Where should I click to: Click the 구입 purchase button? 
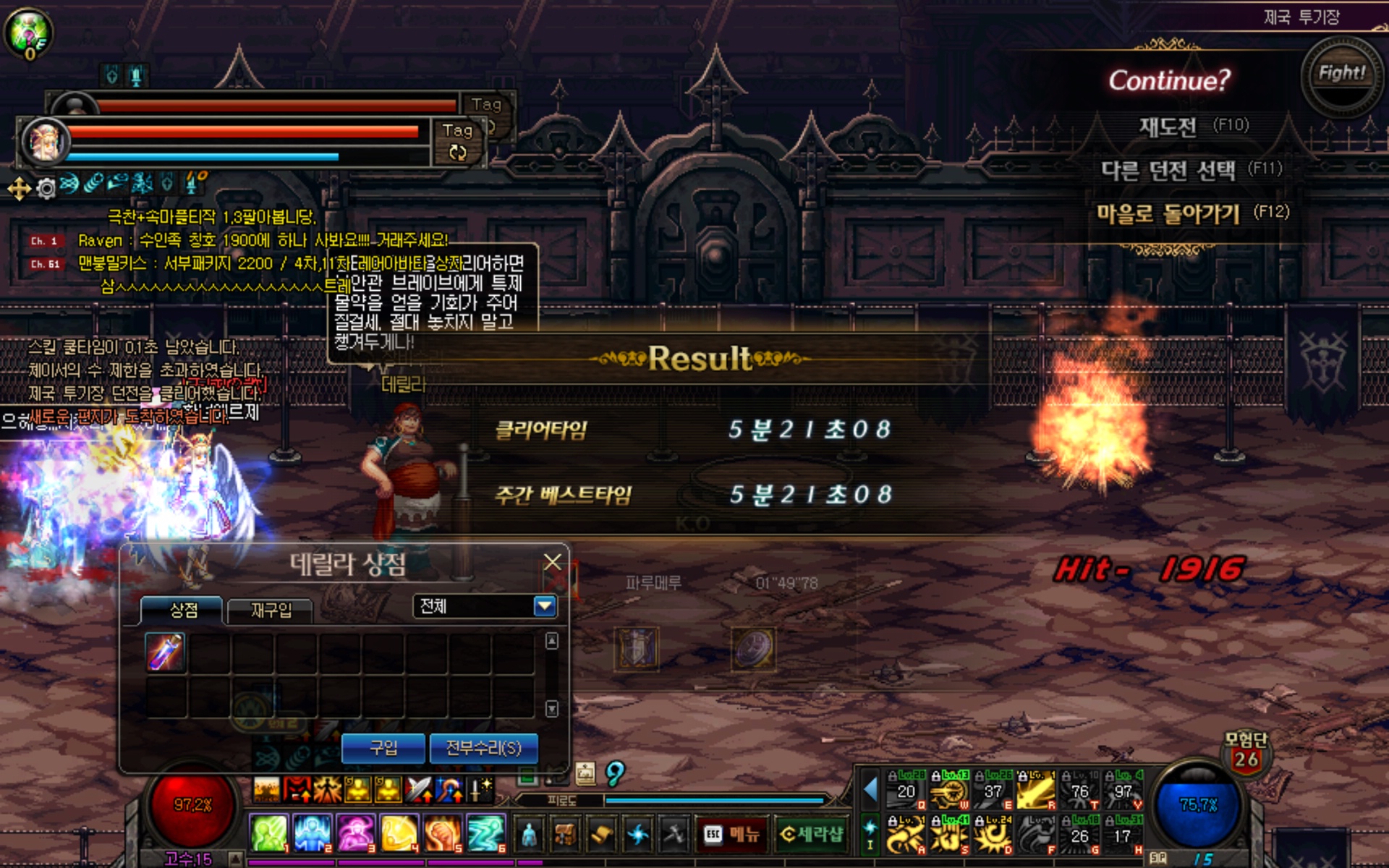[x=383, y=747]
